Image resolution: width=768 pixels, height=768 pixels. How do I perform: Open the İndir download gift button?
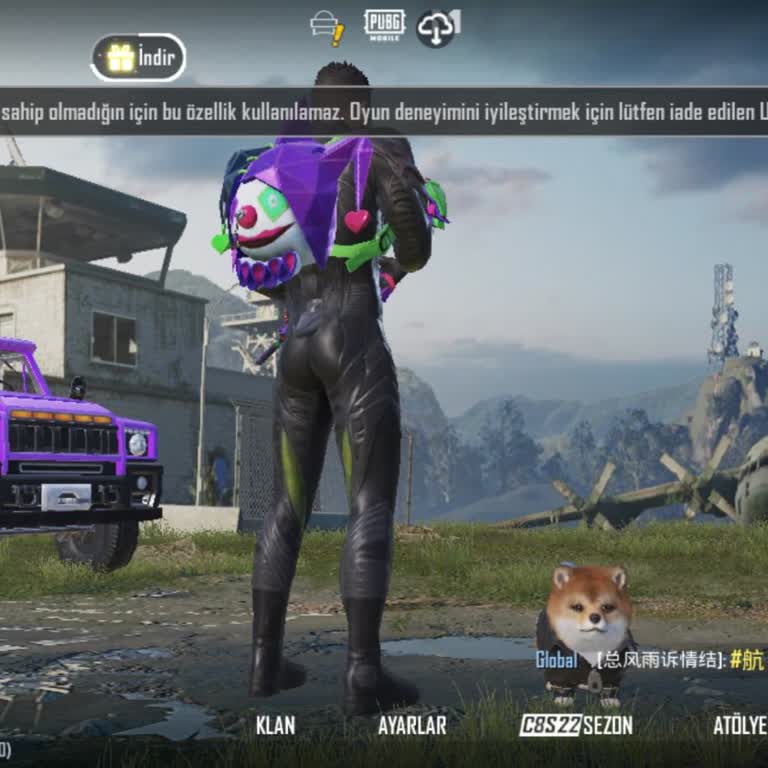[138, 57]
